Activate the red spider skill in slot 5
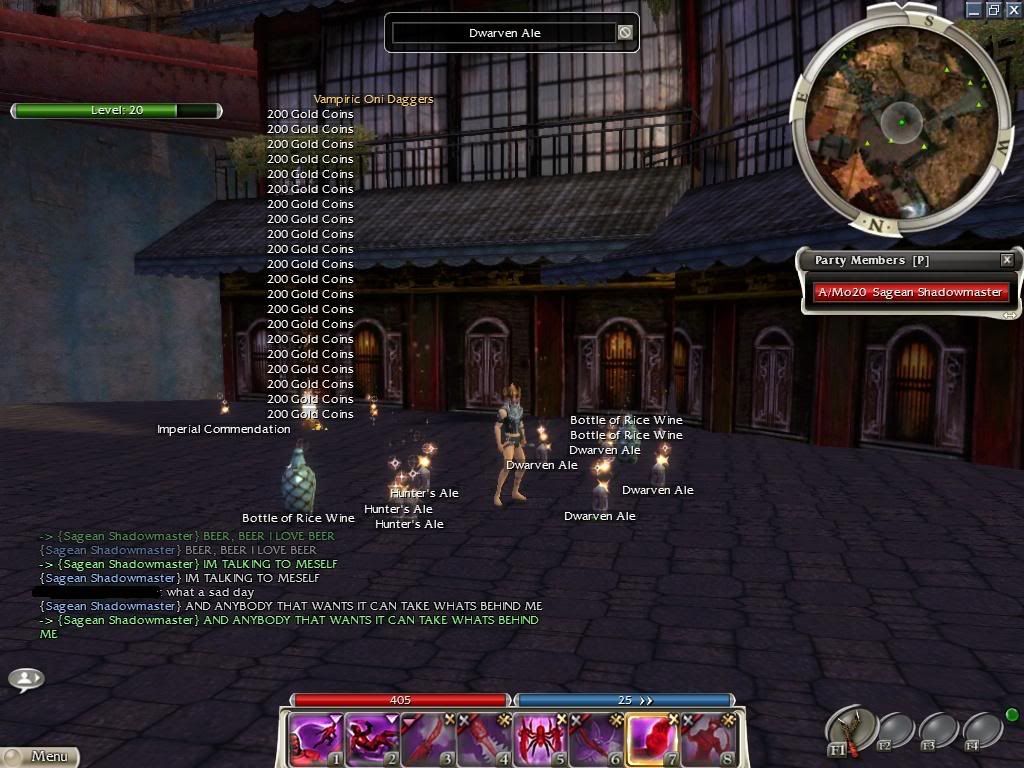This screenshot has height=768, width=1024. point(539,738)
